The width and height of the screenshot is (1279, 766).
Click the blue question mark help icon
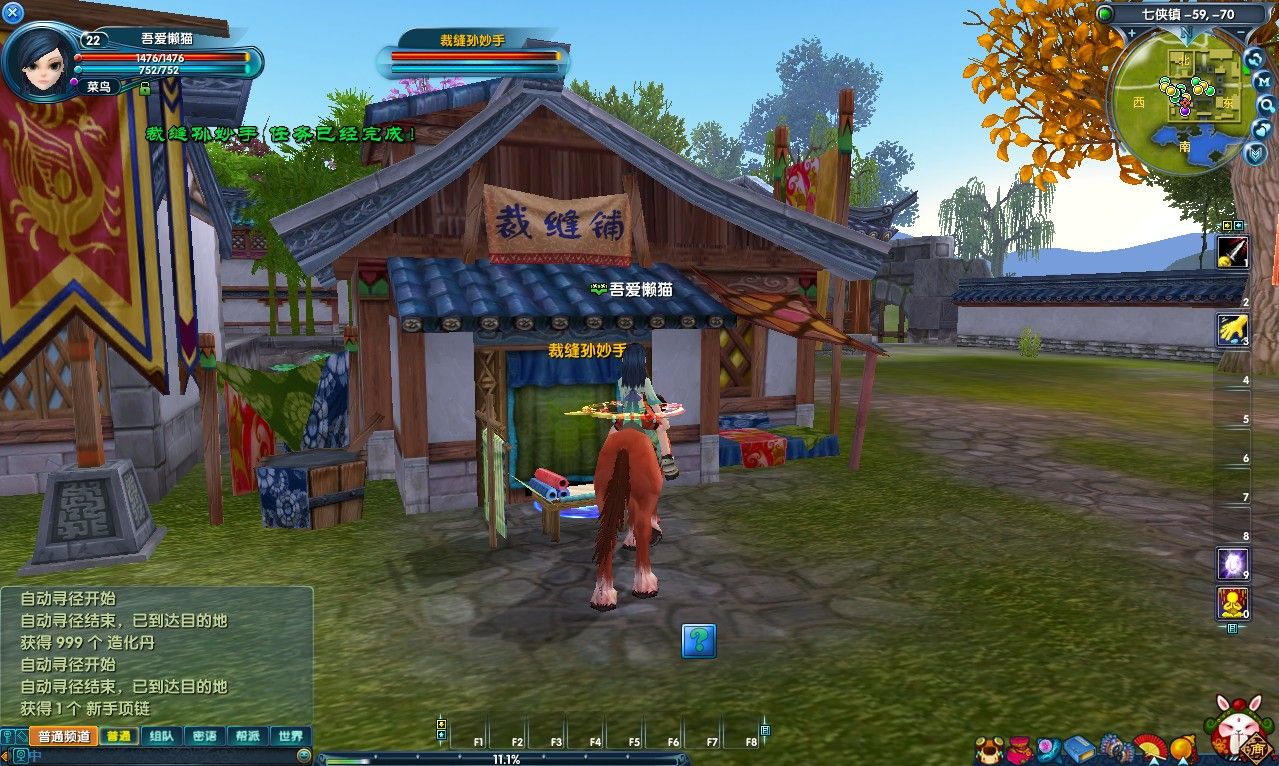coord(699,640)
